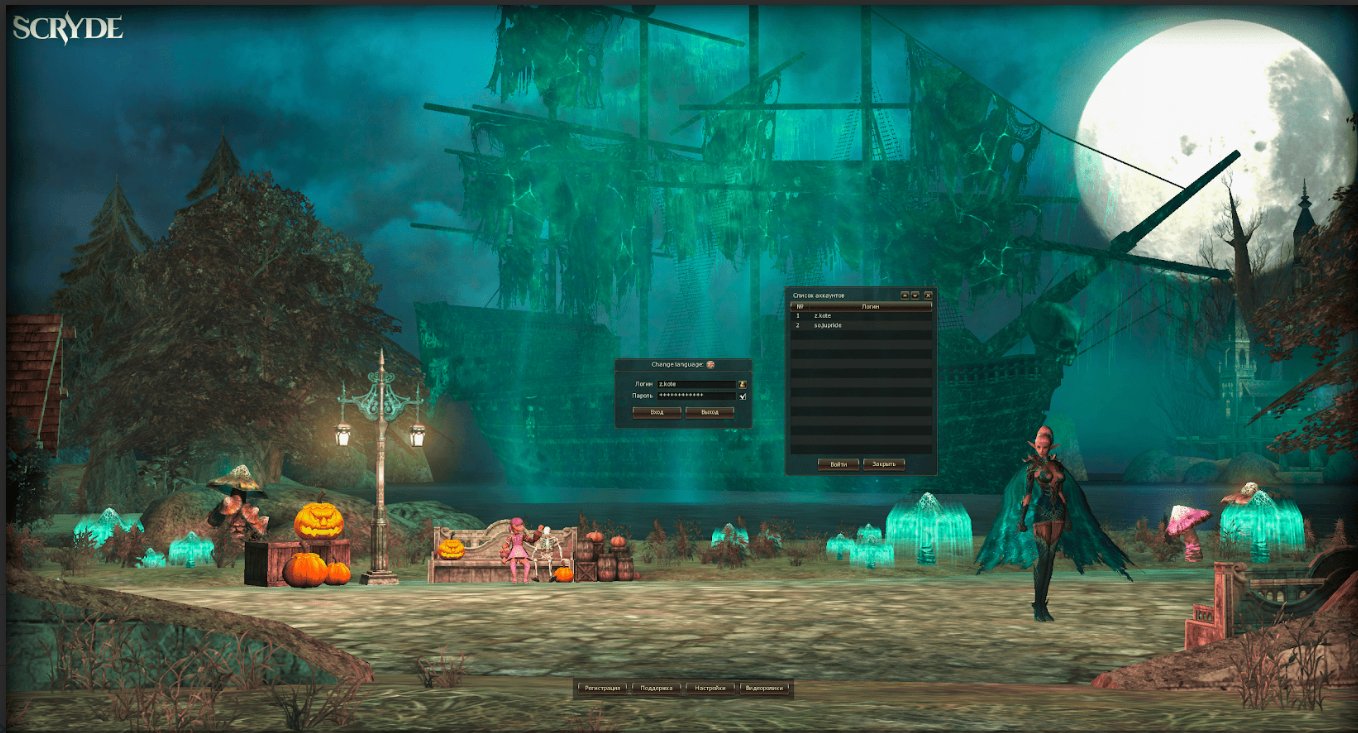This screenshot has width=1358, height=733.
Task: Open the Видеоролики videos section
Action: pyautogui.click(x=764, y=688)
